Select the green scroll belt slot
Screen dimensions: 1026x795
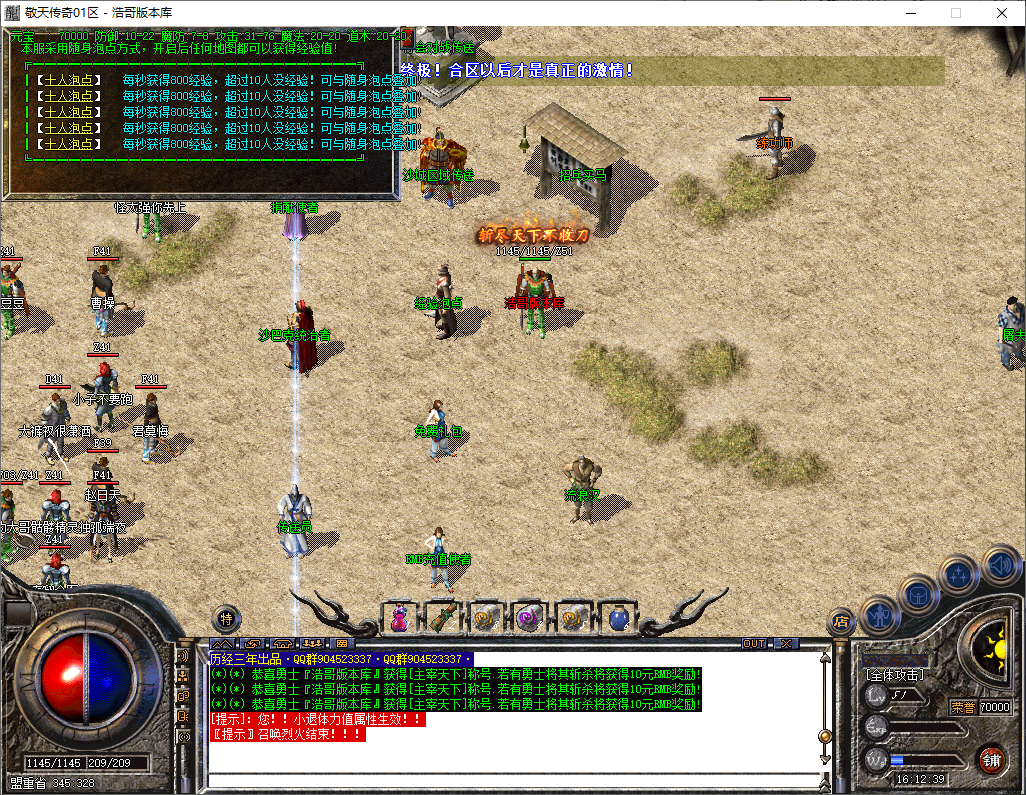click(443, 619)
